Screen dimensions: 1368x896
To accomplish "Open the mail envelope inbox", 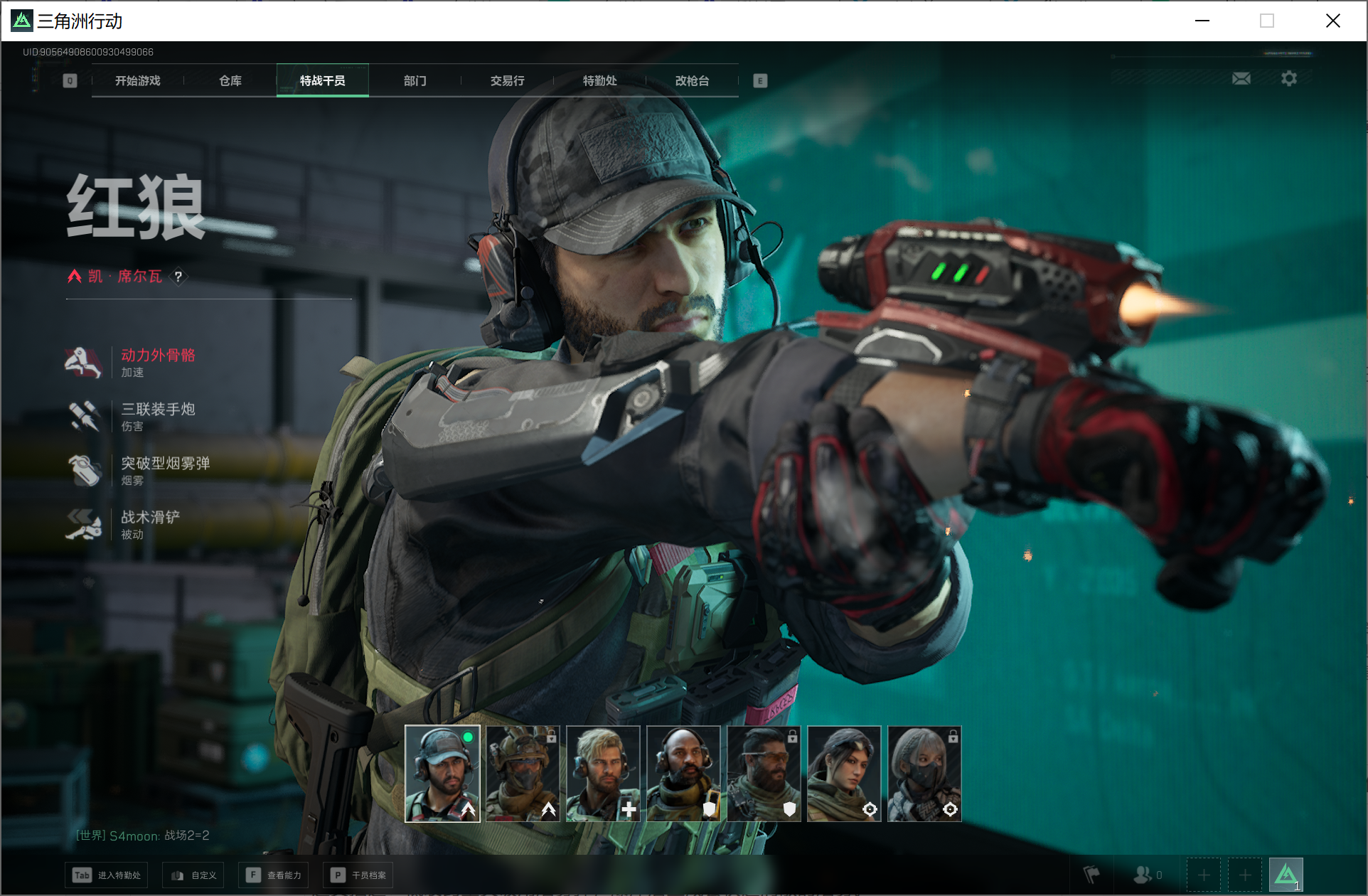I will (1241, 79).
